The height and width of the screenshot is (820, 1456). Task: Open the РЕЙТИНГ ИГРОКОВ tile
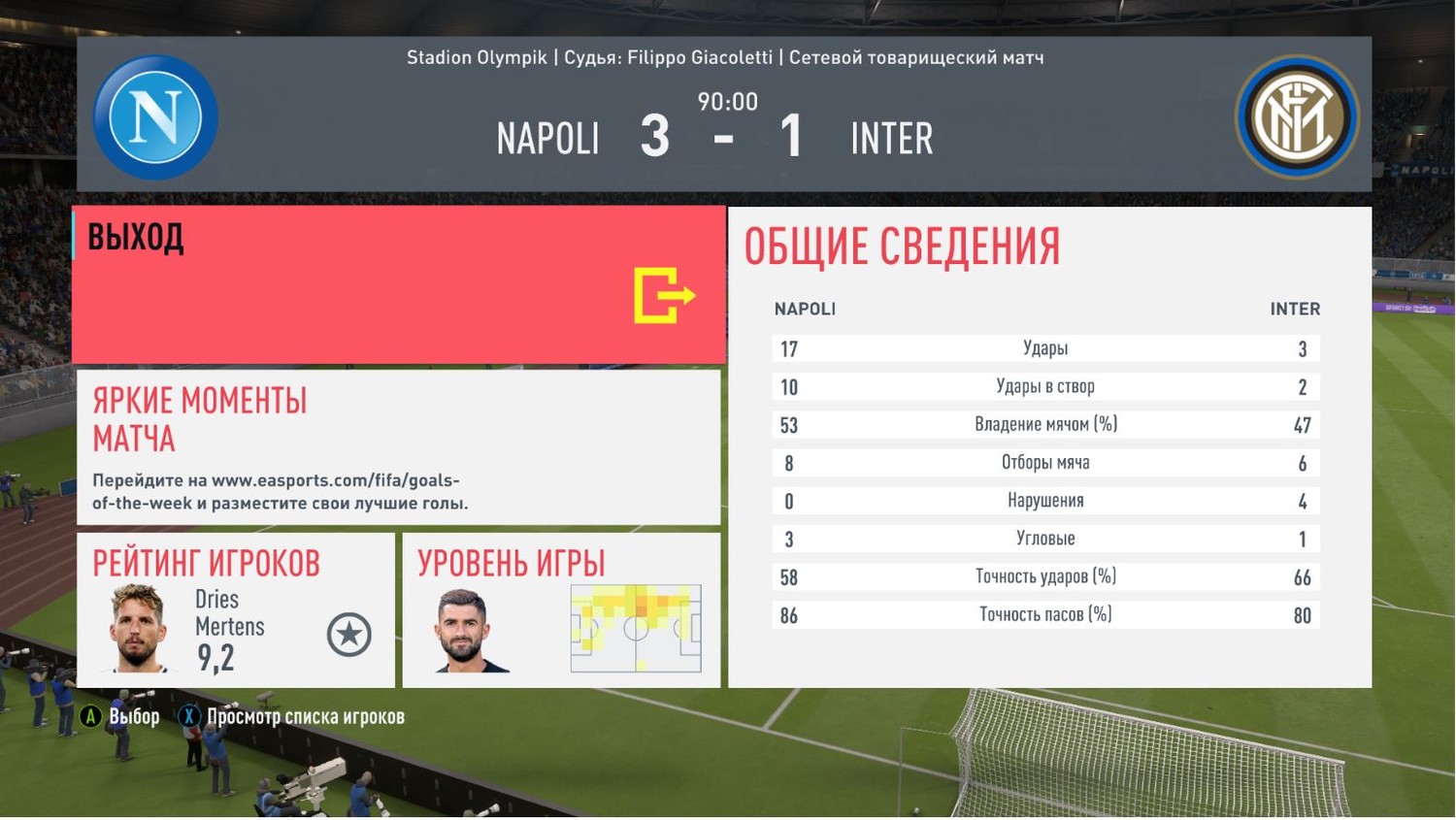click(236, 610)
